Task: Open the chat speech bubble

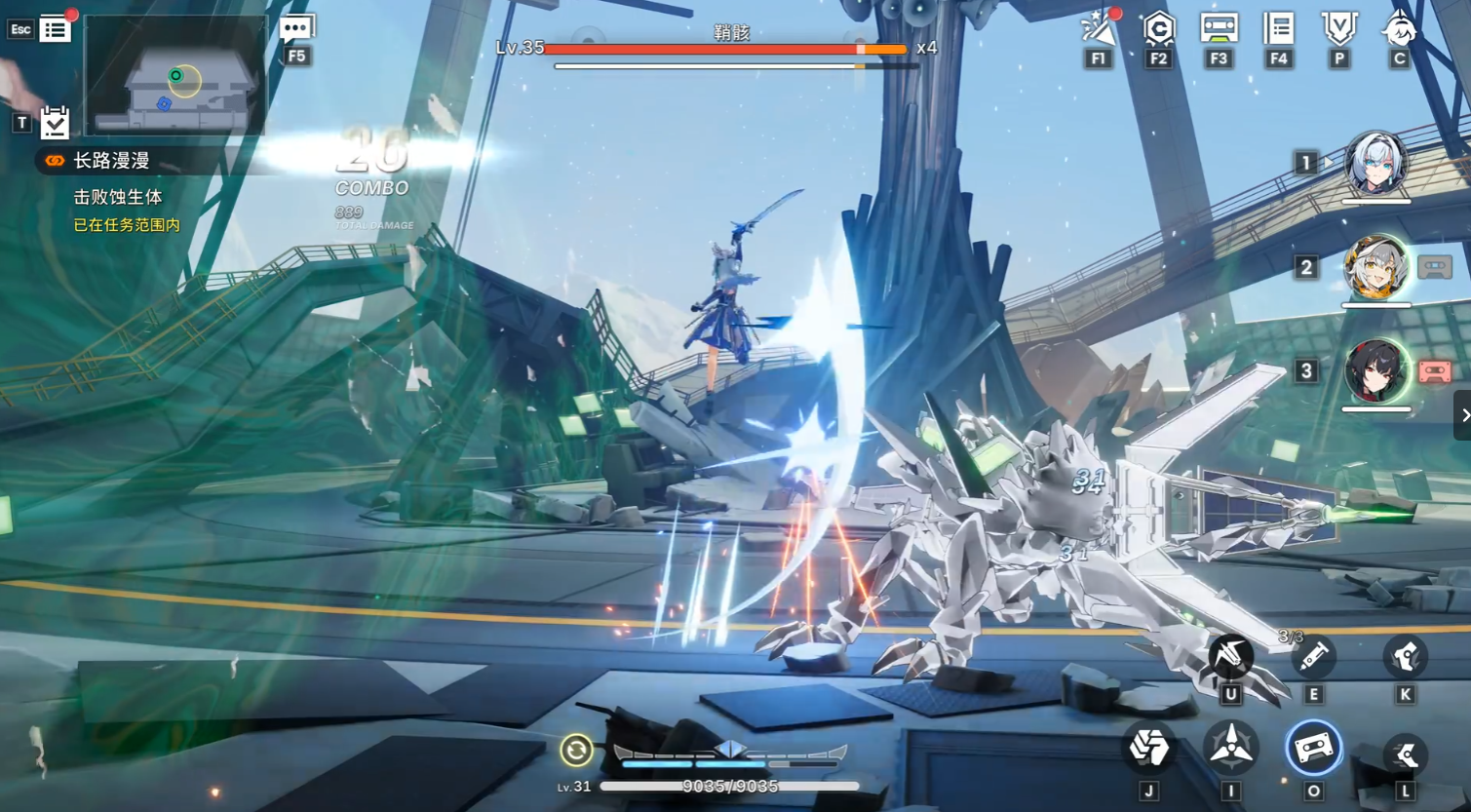Action: pos(296,29)
